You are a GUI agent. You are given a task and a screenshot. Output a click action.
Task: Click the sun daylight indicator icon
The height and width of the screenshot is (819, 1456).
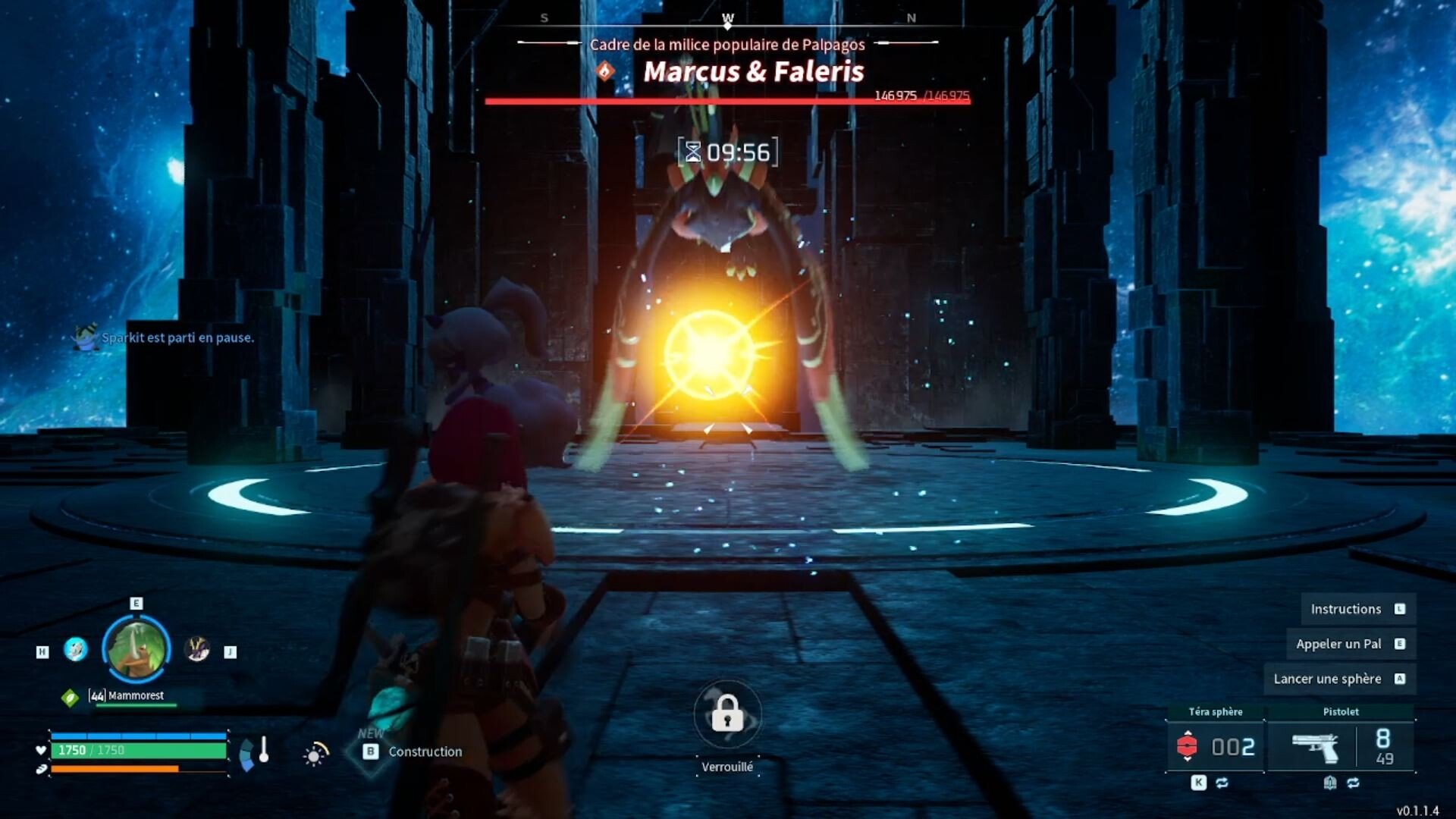click(312, 755)
